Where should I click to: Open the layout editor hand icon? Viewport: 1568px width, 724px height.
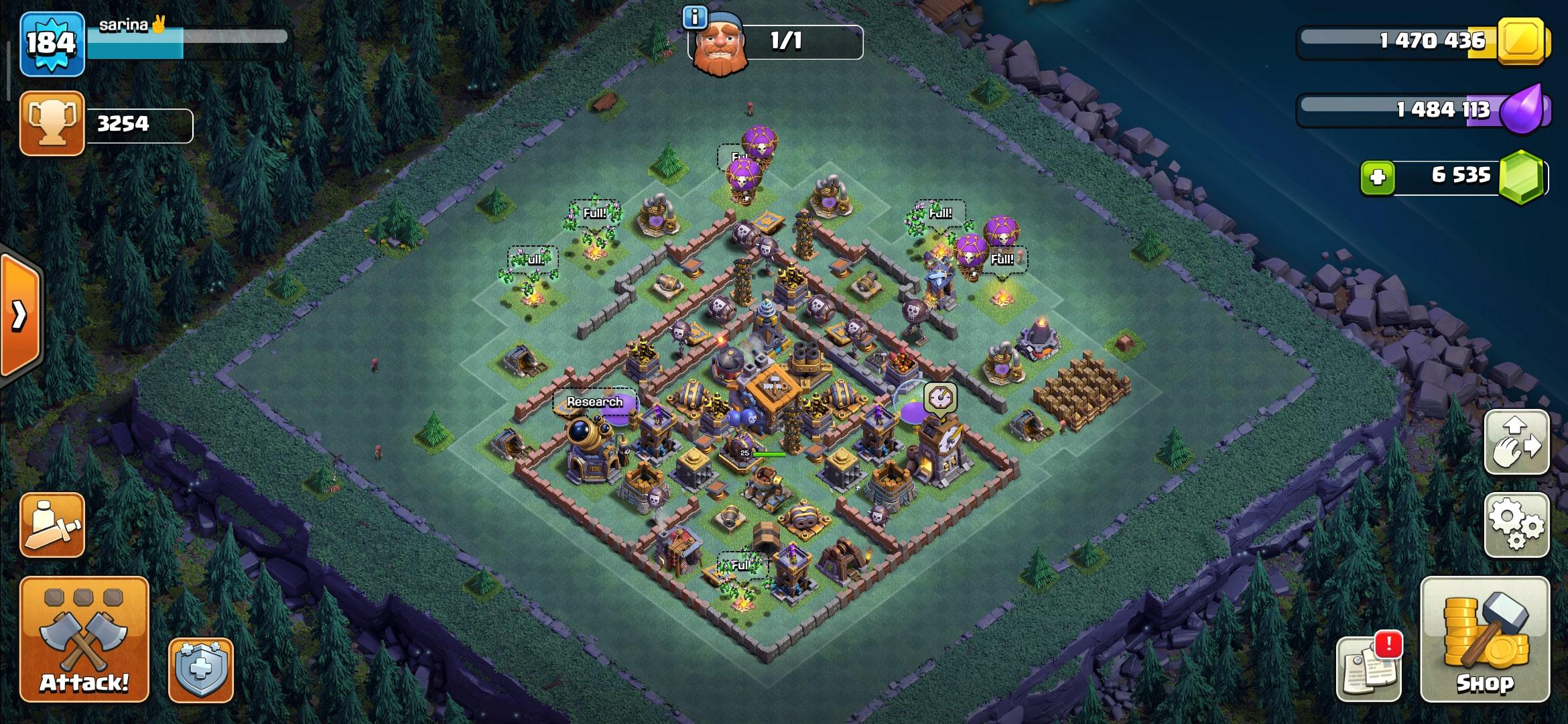click(1516, 442)
